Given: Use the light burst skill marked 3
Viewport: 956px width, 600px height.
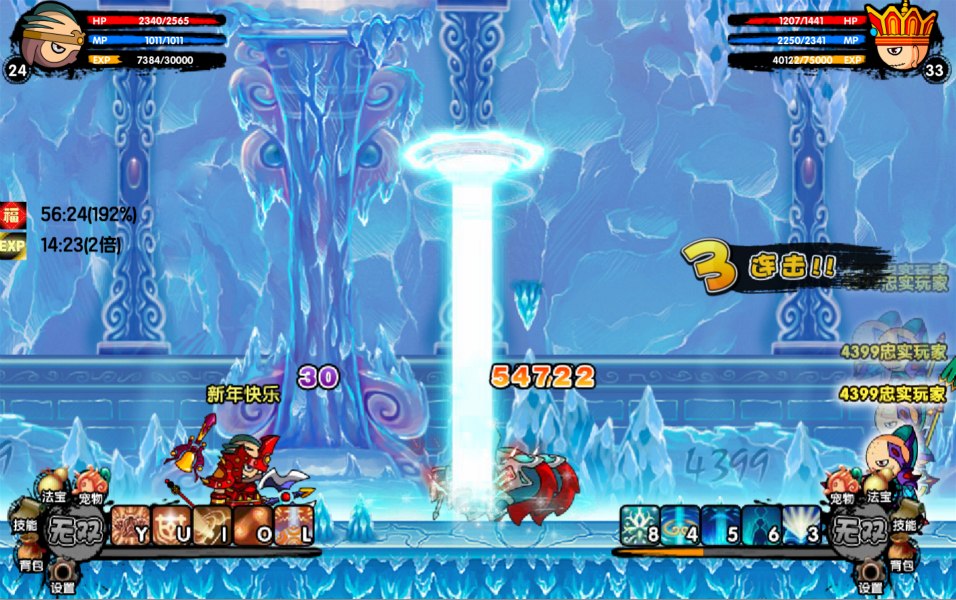Looking at the screenshot, I should (801, 525).
